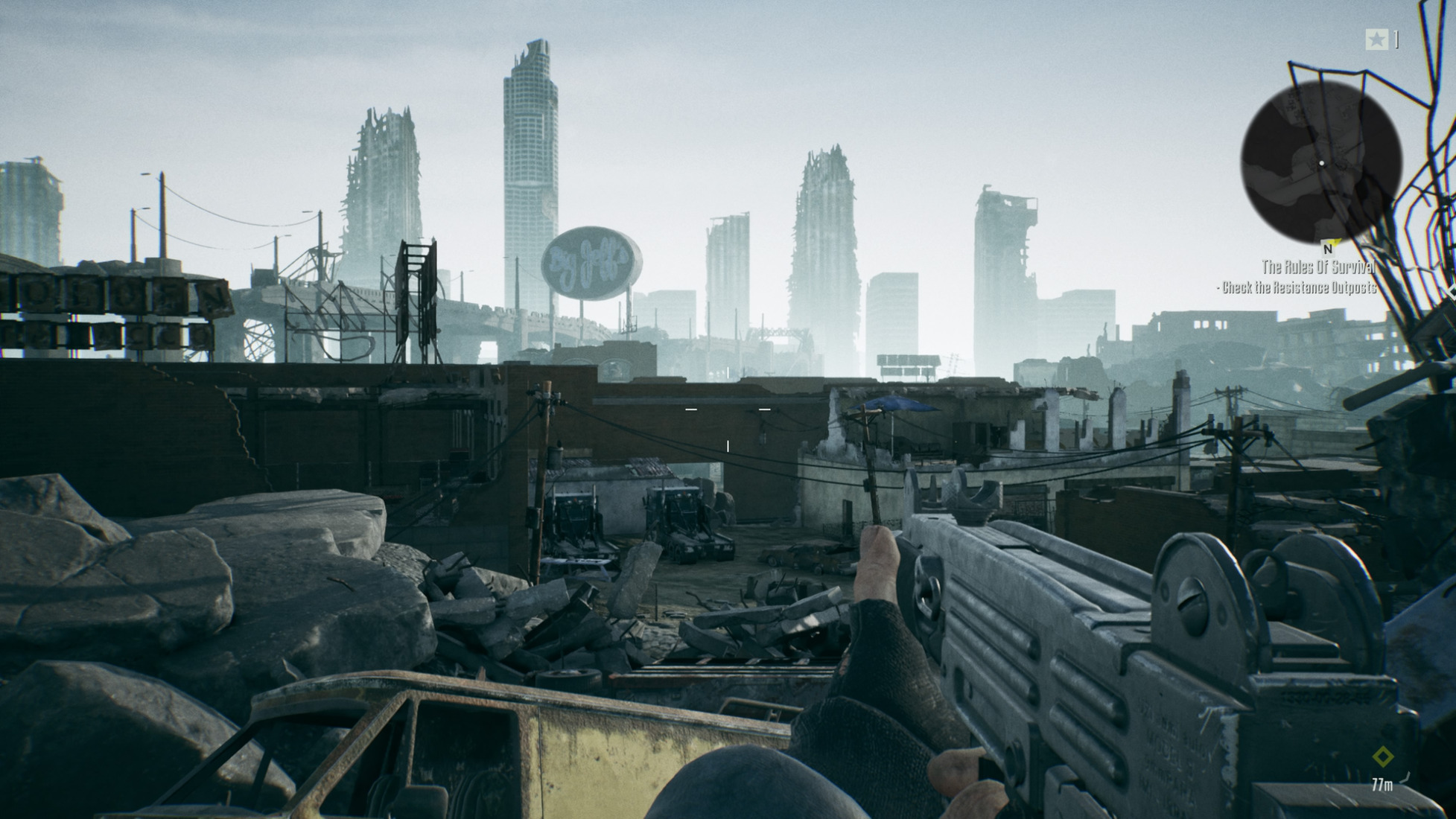Click the star icon in the corner

(1376, 39)
